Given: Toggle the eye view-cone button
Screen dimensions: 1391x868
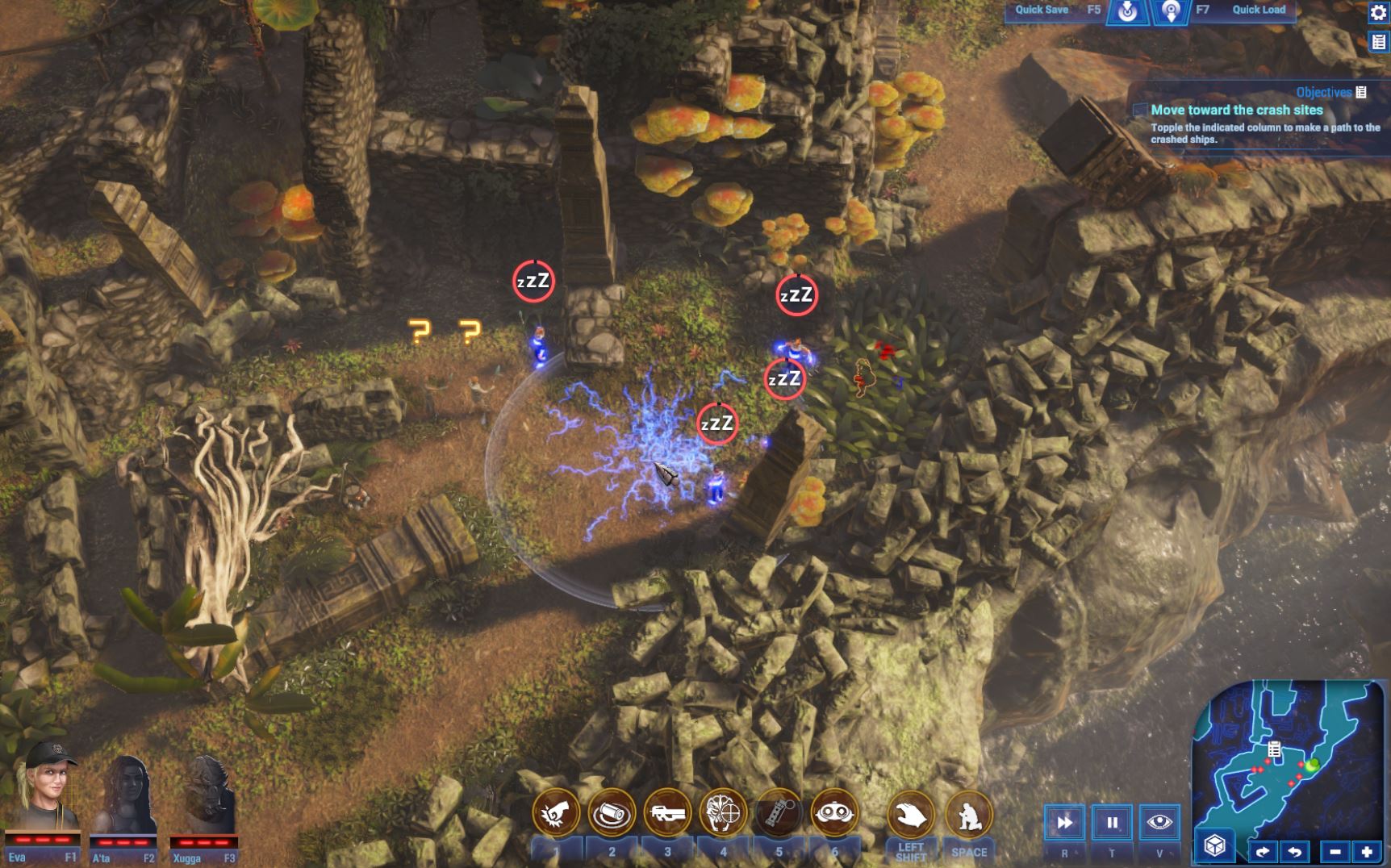Looking at the screenshot, I should pos(1159,823).
